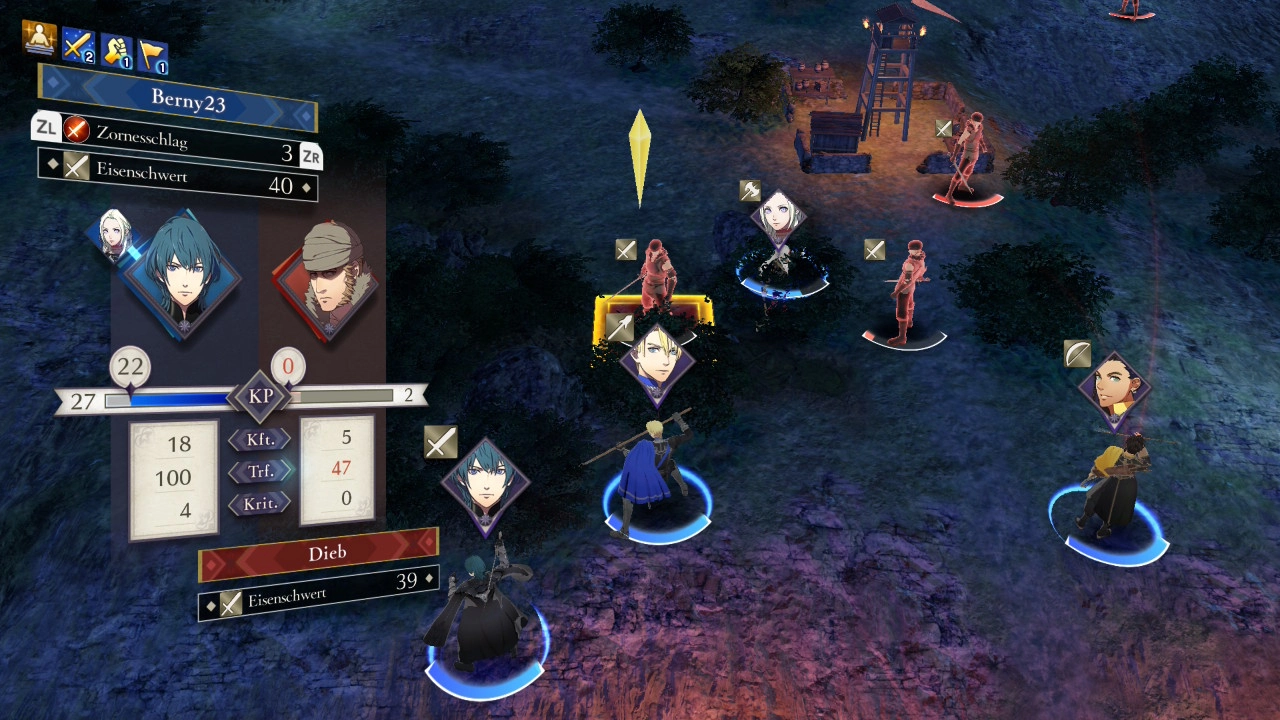The width and height of the screenshot is (1280, 720).
Task: View the enemy's Eisenschwert weapon row
Action: coord(318,592)
